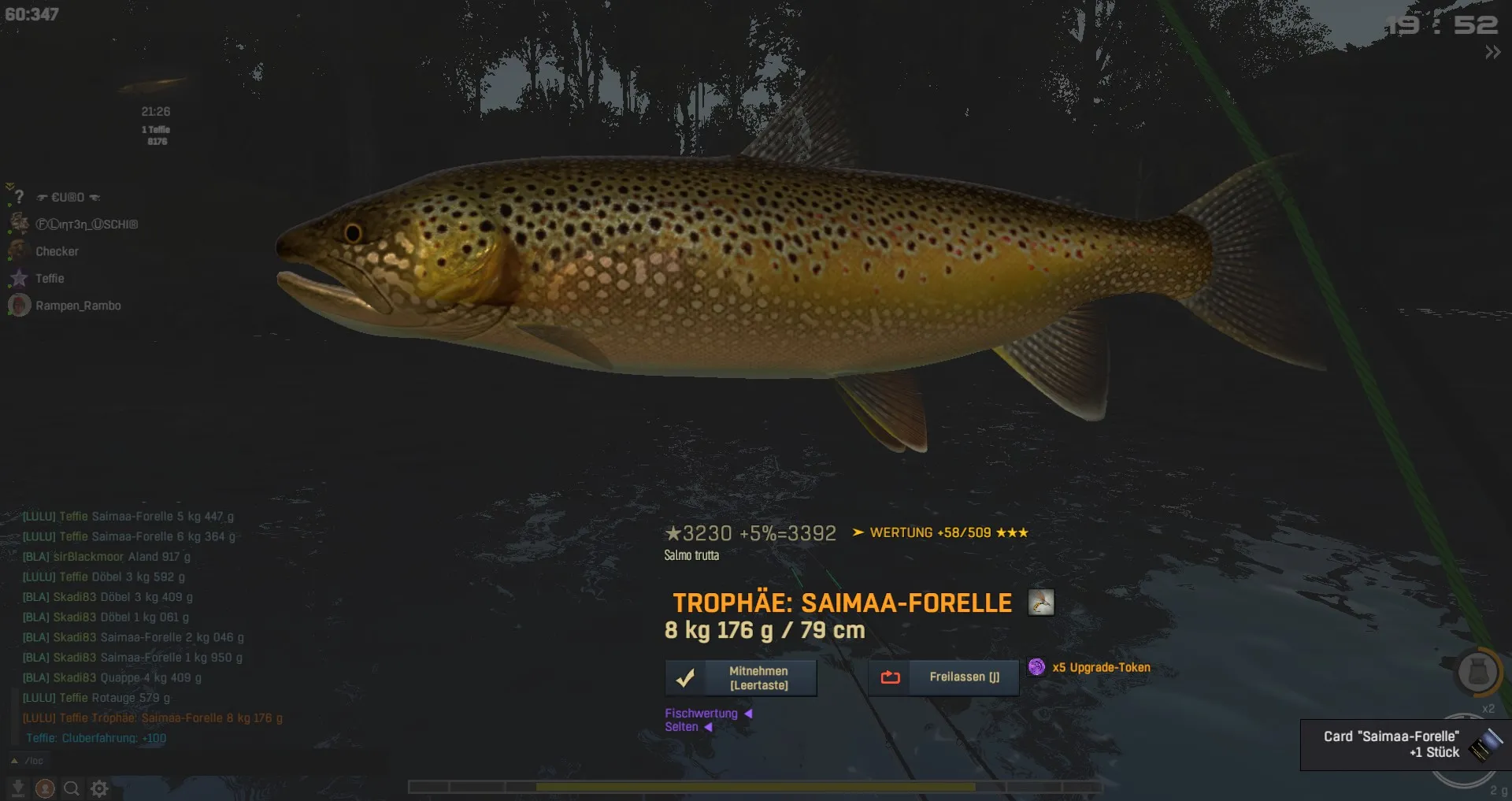Select player Teffie in the player list
The height and width of the screenshot is (801, 1512).
coord(50,279)
